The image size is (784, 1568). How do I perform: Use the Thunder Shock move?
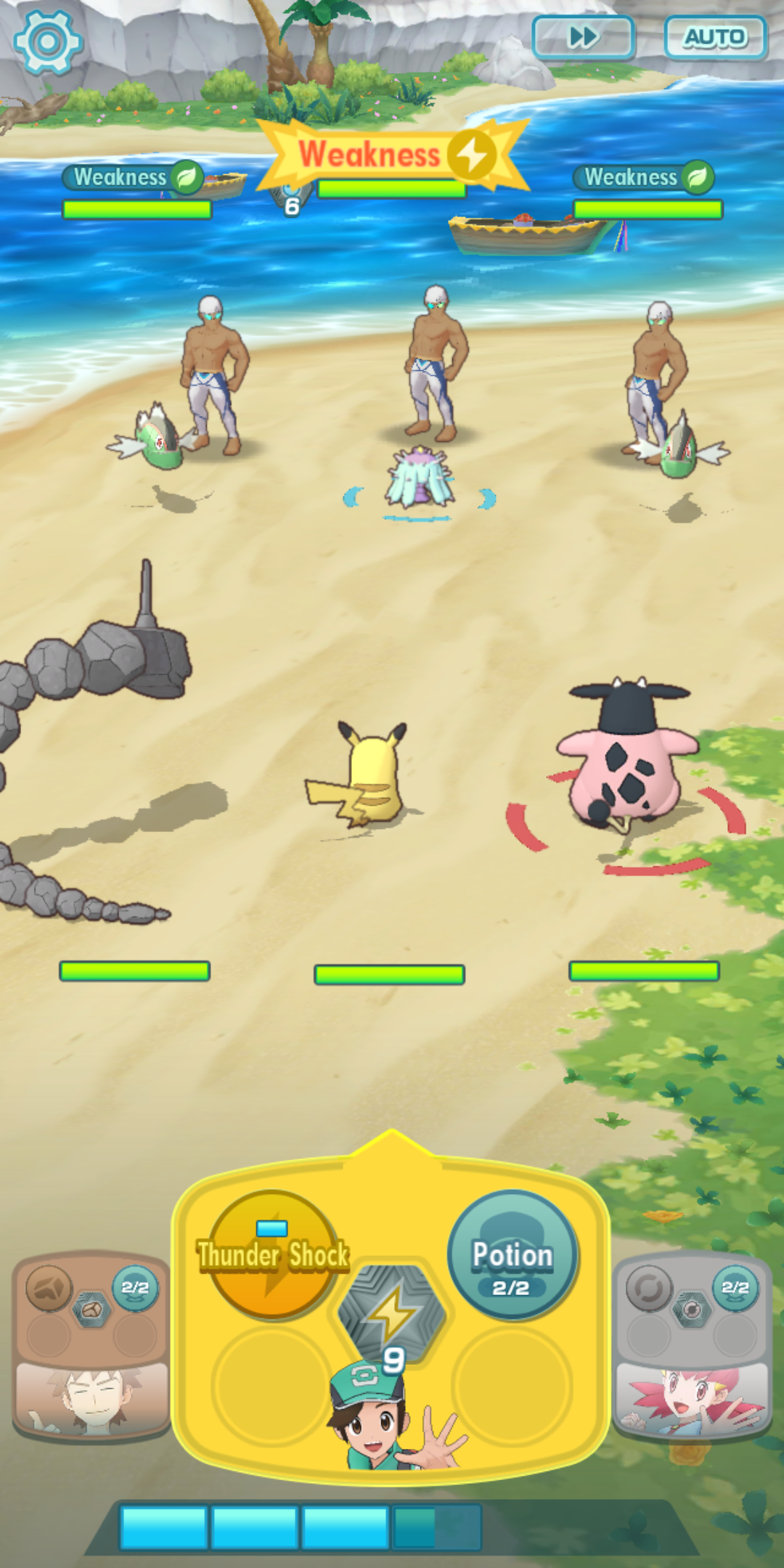[272, 1254]
